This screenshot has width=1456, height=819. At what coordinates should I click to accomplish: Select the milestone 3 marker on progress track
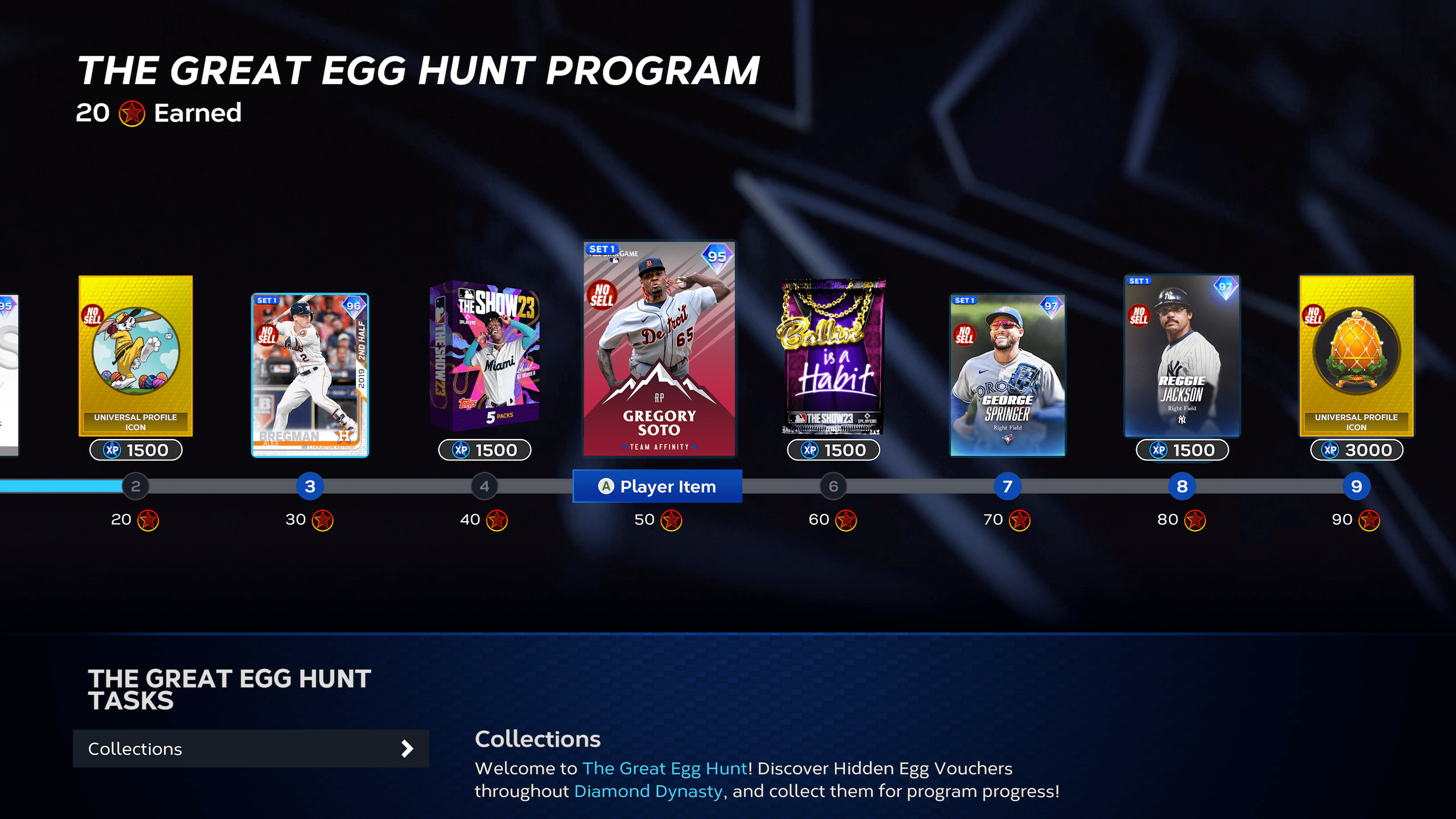[310, 486]
